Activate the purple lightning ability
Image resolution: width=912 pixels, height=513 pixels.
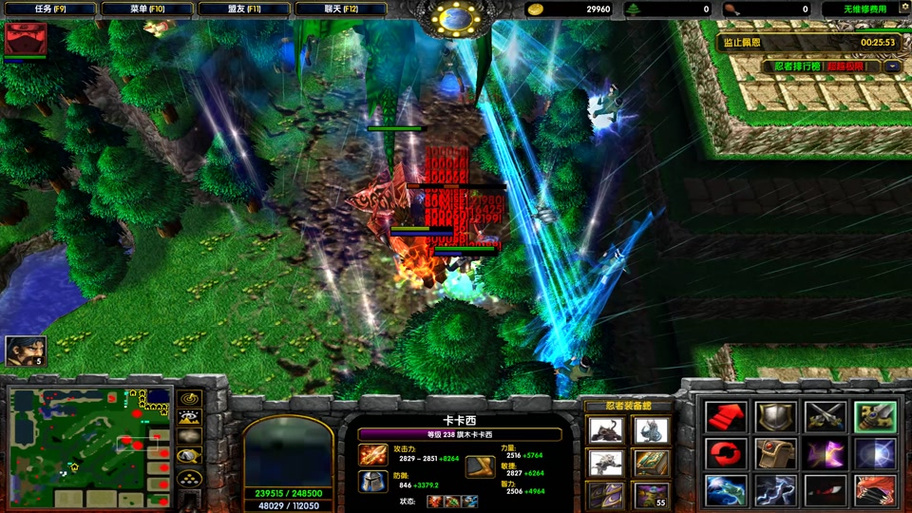[x=825, y=454]
